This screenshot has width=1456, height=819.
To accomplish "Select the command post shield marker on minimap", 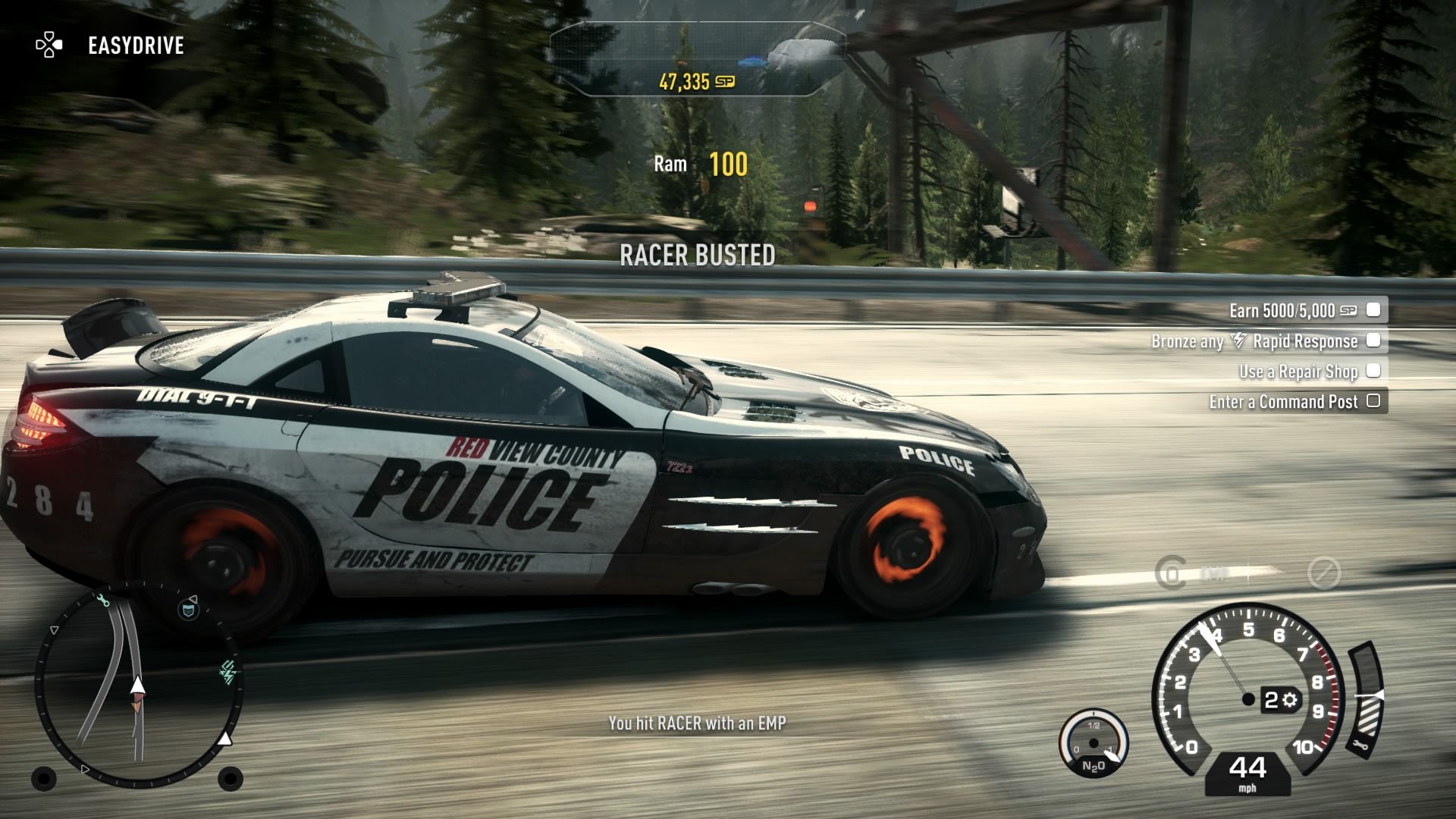I will 189,609.
